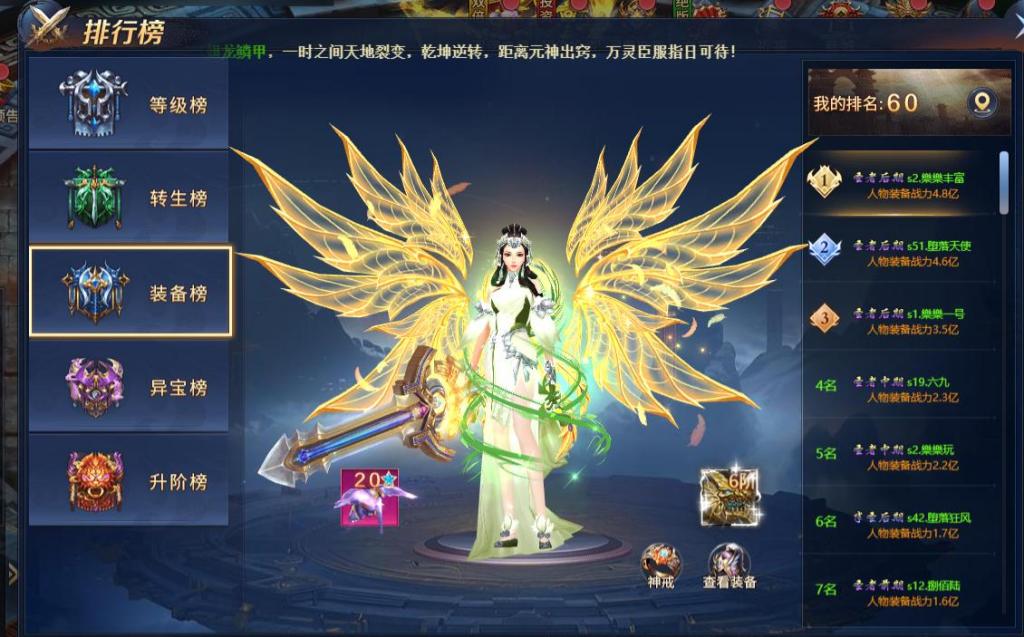Open the 神戒 divine ring icon
The image size is (1024, 637).
[661, 564]
